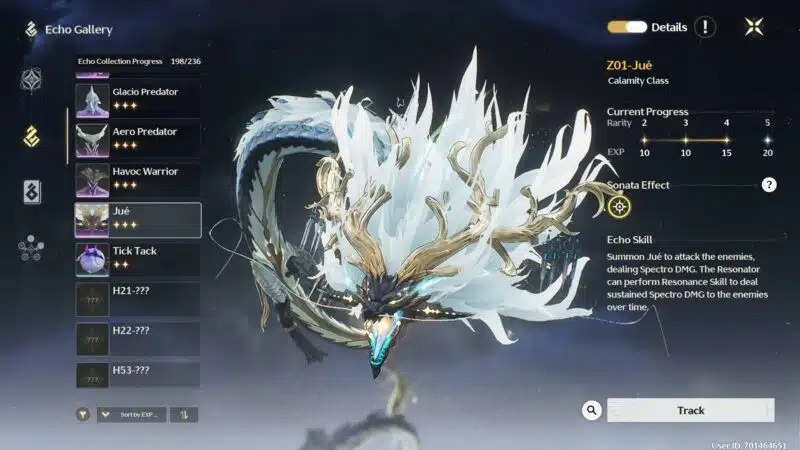Image resolution: width=800 pixels, height=450 pixels.
Task: Pick Tick Tack in the echo list
Action: (137, 259)
